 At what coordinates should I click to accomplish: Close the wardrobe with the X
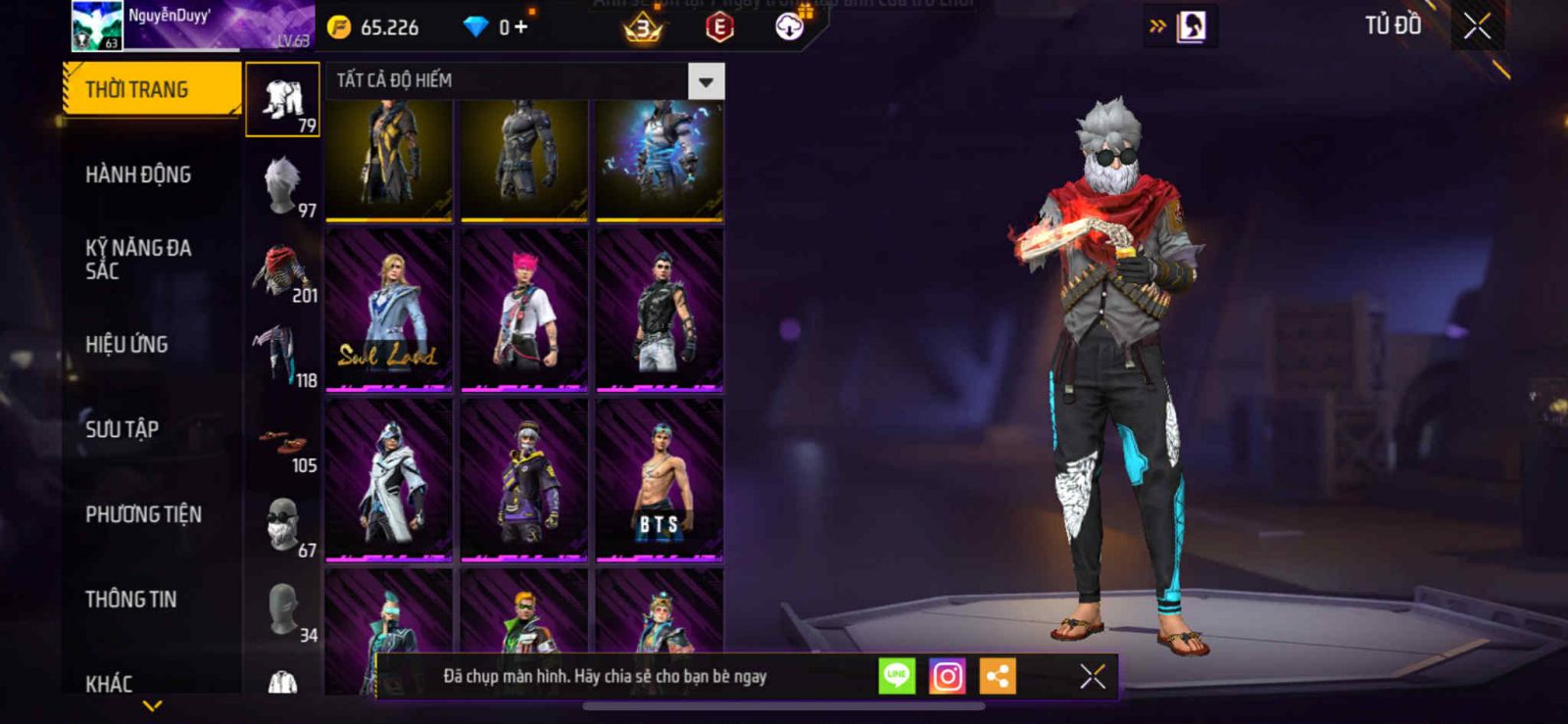pyautogui.click(x=1477, y=26)
